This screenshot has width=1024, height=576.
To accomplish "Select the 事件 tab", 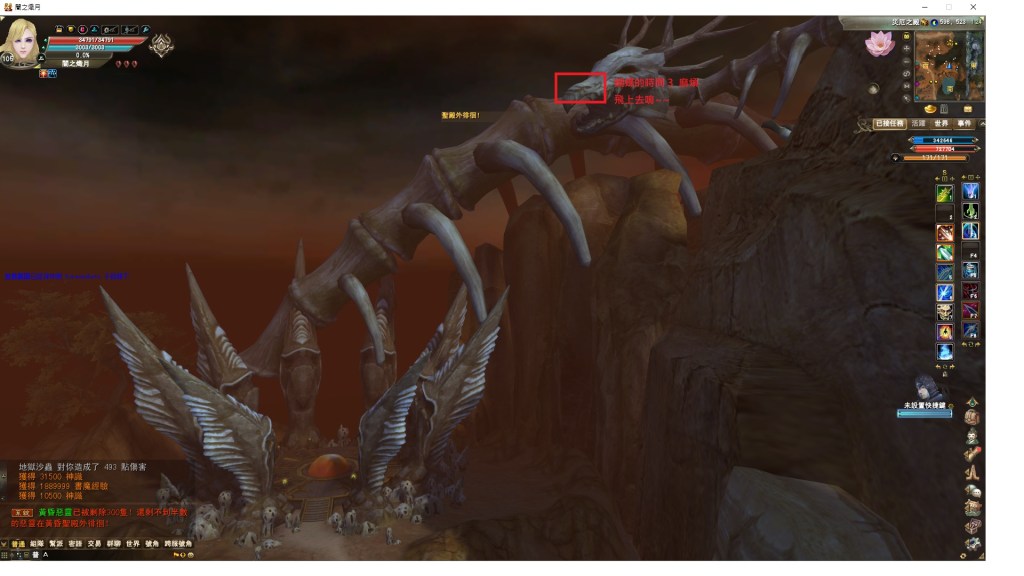I will [965, 124].
